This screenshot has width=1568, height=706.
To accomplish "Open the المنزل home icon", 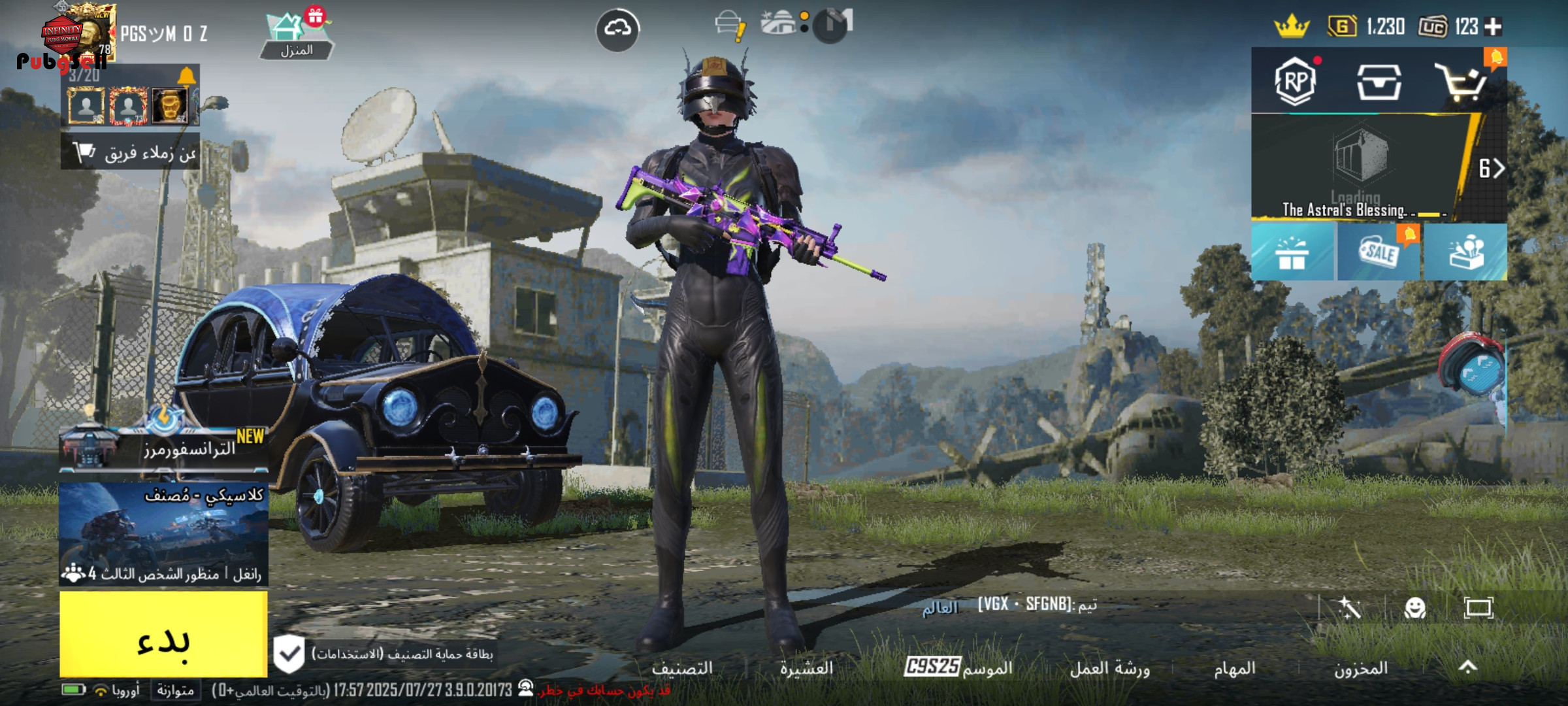I will tap(296, 36).
